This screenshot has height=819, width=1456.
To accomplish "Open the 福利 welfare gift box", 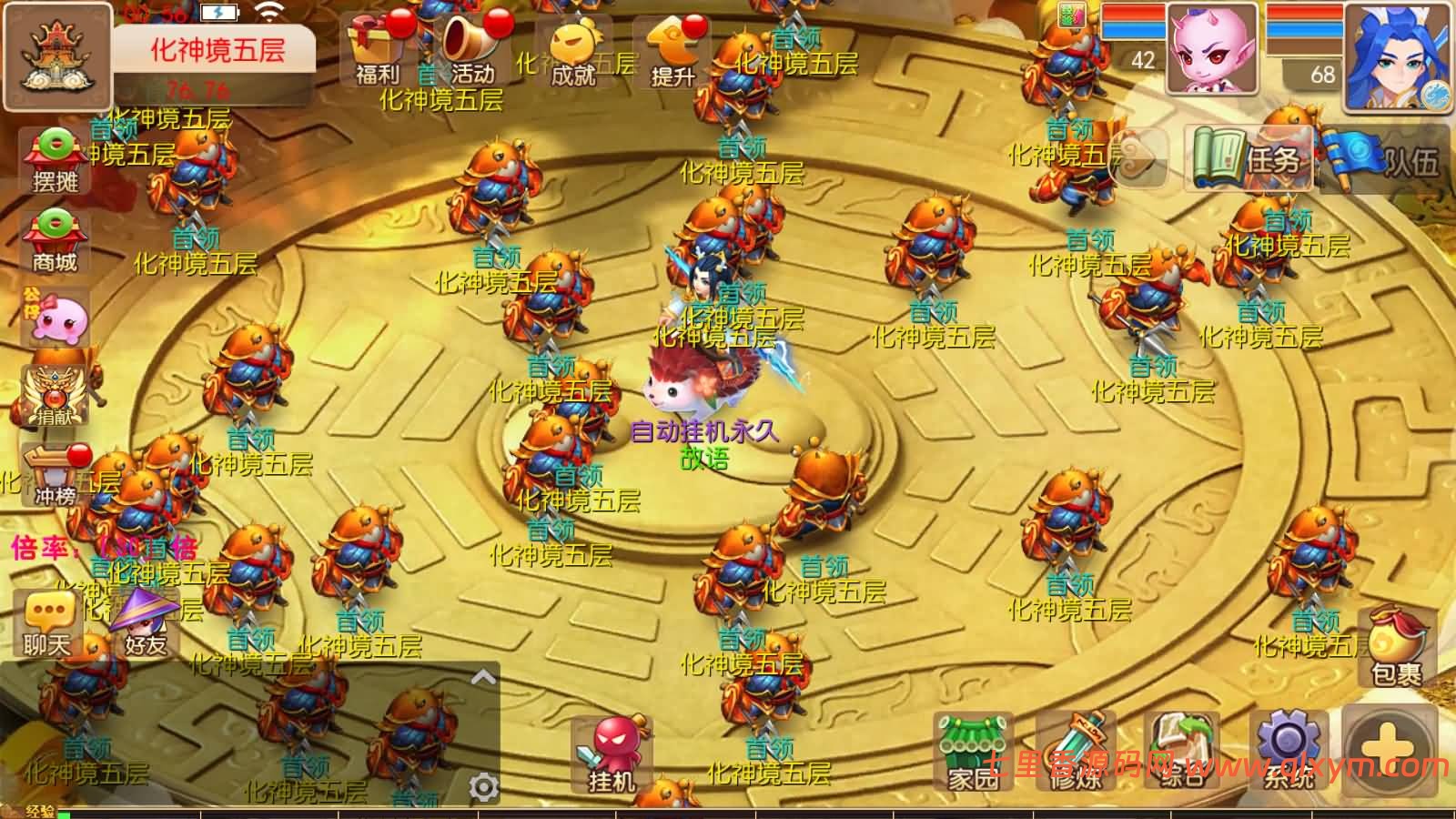I will point(375,50).
